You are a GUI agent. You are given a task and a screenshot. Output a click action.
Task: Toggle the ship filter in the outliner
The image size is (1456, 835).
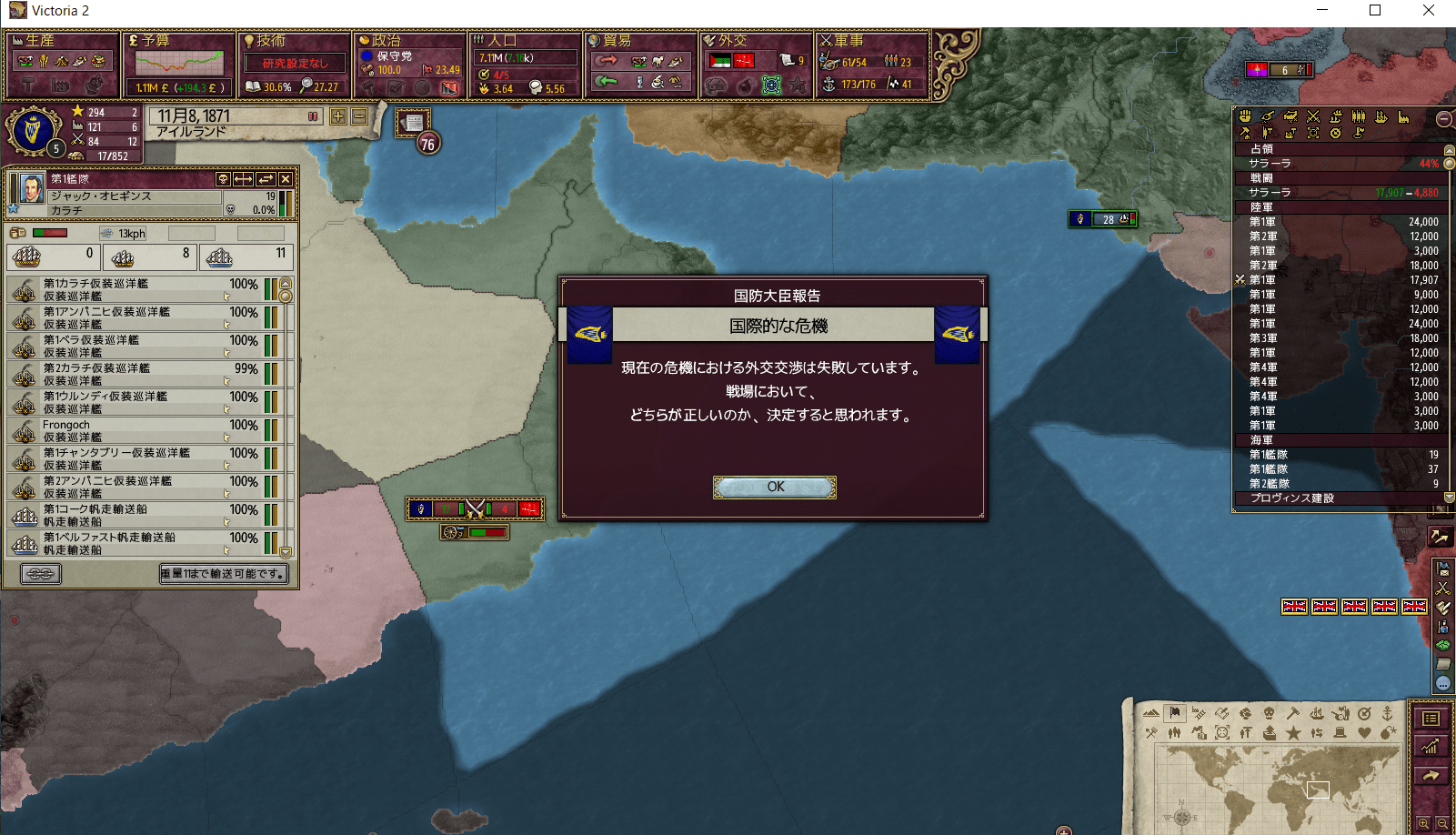pyautogui.click(x=1381, y=117)
